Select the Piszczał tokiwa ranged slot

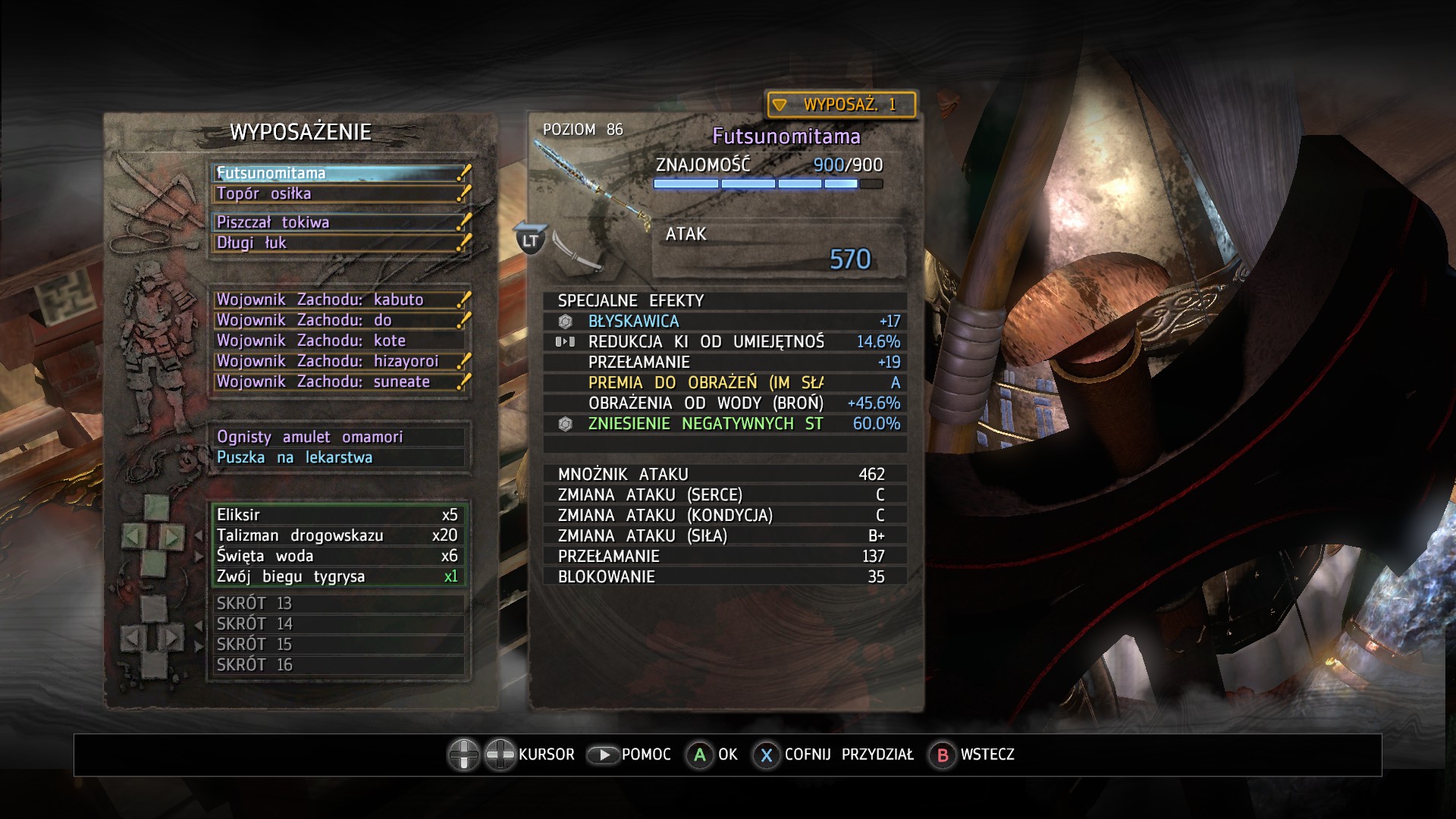click(x=339, y=222)
